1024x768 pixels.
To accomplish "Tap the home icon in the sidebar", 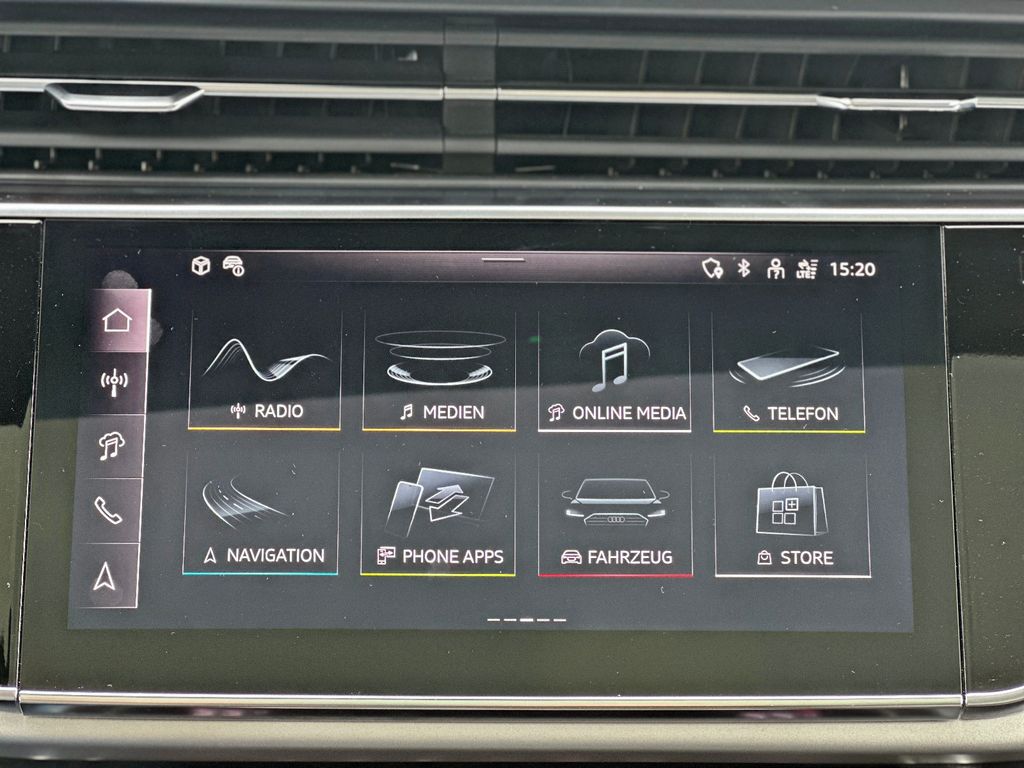I will (117, 320).
